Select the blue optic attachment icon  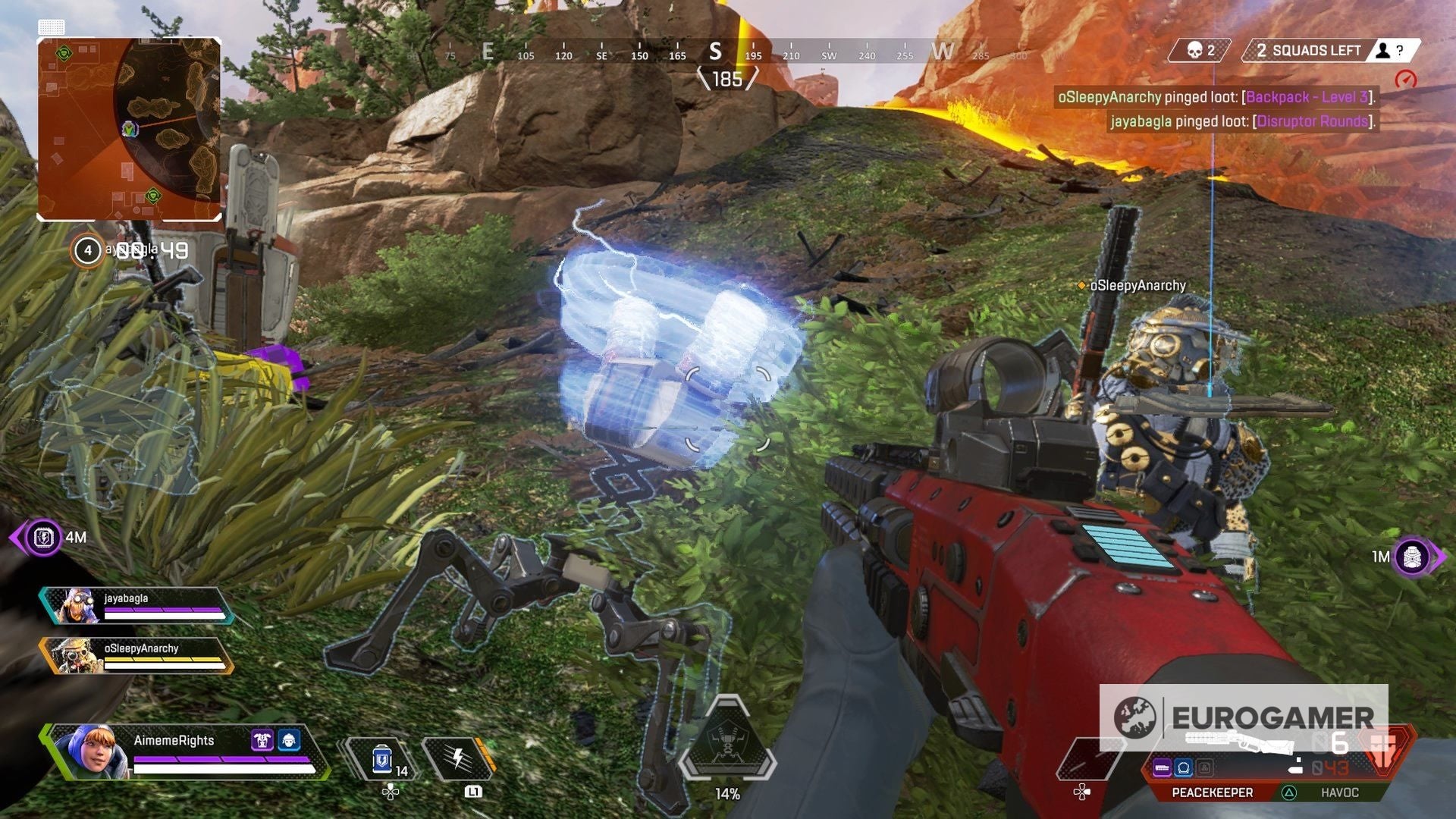click(x=1185, y=767)
